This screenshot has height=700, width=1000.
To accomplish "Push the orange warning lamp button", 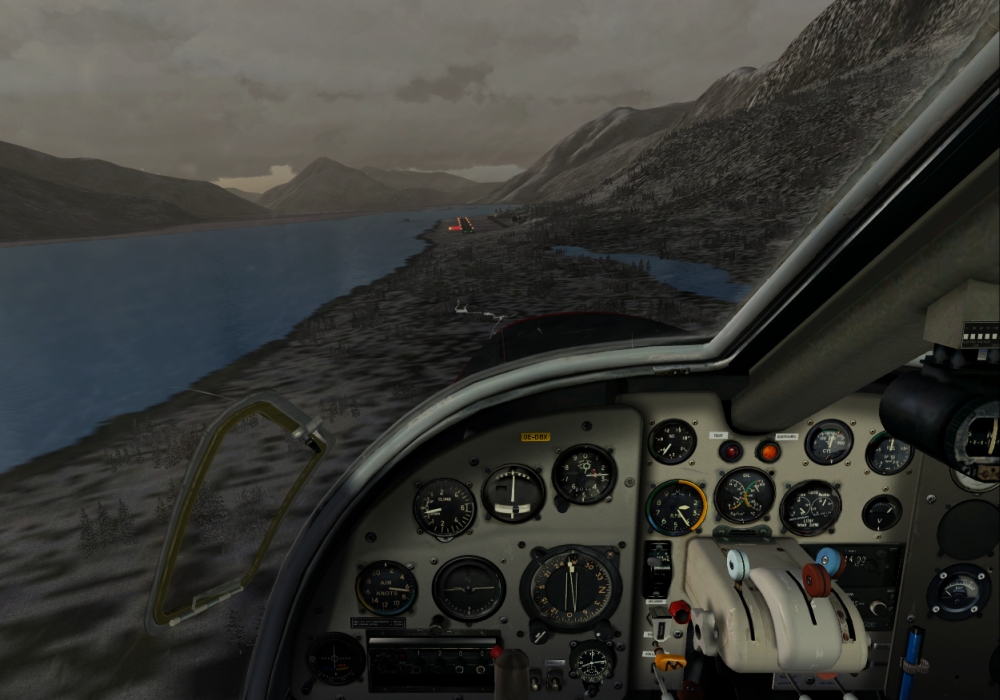I will pyautogui.click(x=768, y=451).
